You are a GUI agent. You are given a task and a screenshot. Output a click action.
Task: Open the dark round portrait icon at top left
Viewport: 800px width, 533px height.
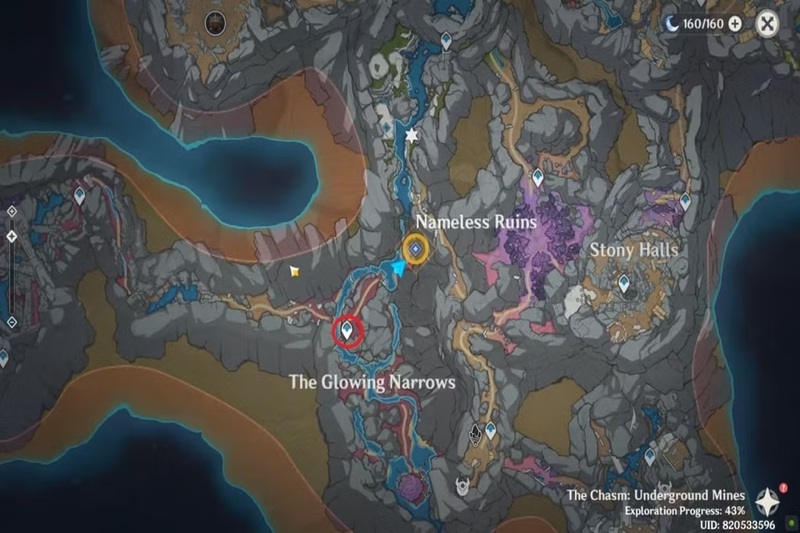(x=214, y=22)
